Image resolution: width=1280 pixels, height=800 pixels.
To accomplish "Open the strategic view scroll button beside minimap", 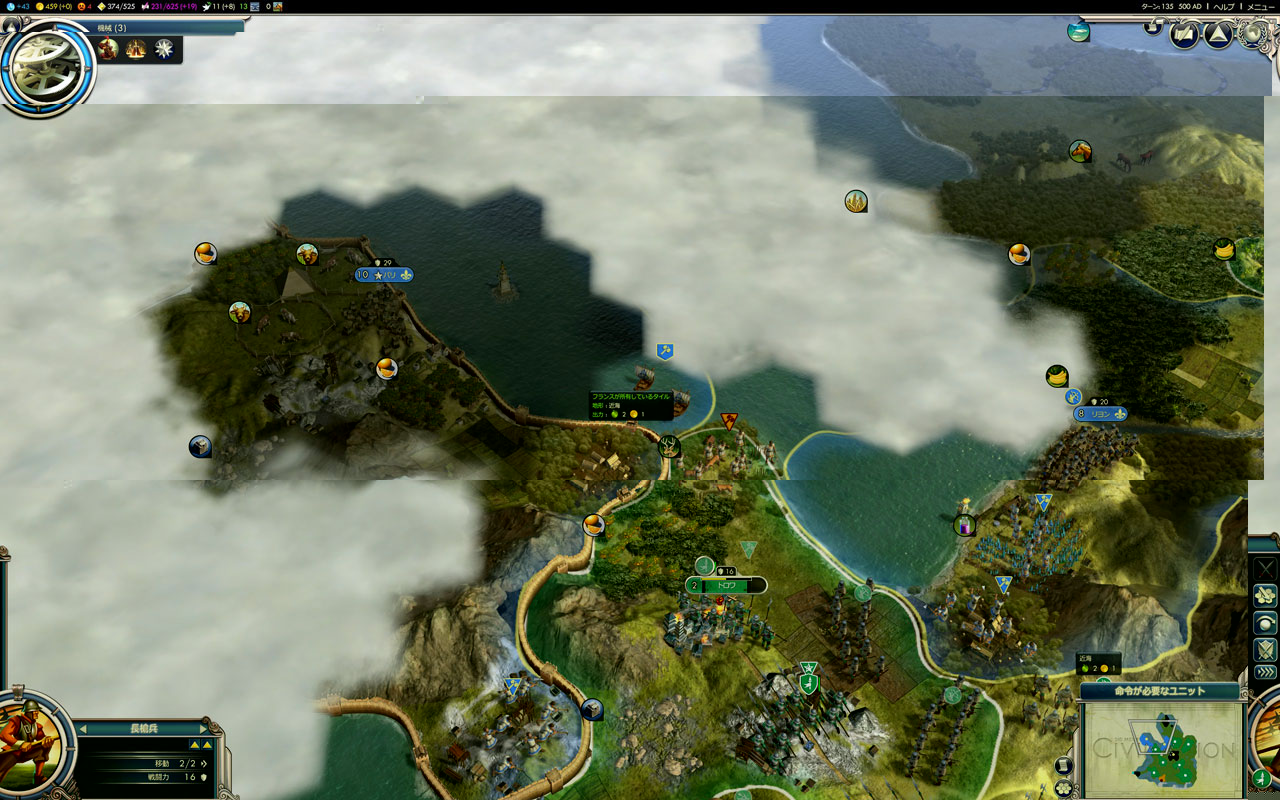I will click(1064, 766).
